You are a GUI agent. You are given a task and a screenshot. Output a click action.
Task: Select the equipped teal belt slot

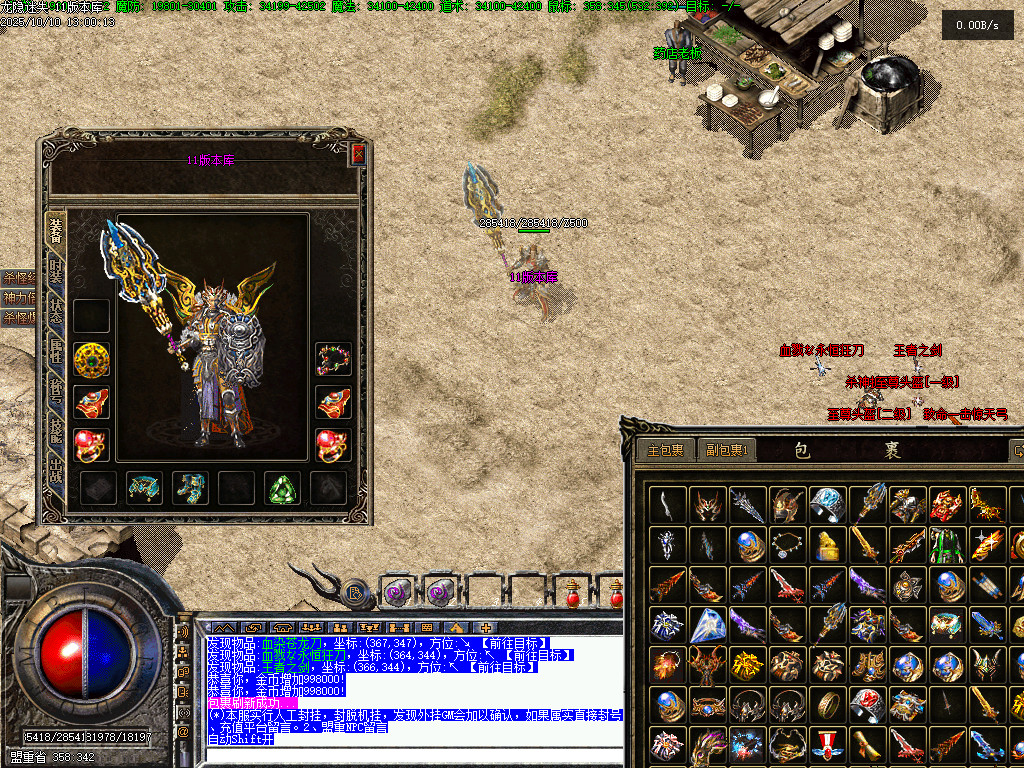(x=144, y=488)
